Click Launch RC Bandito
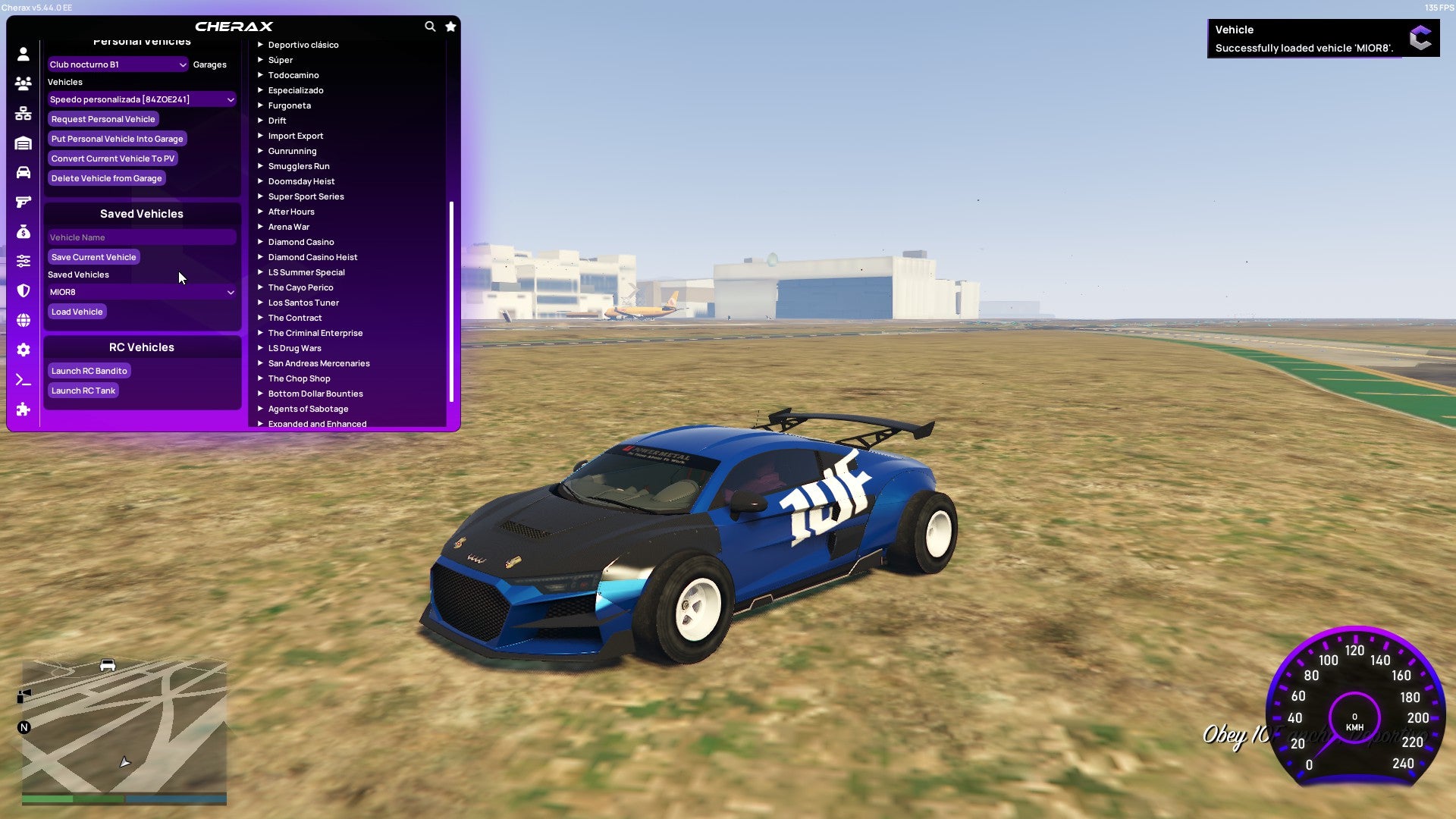 click(x=89, y=371)
